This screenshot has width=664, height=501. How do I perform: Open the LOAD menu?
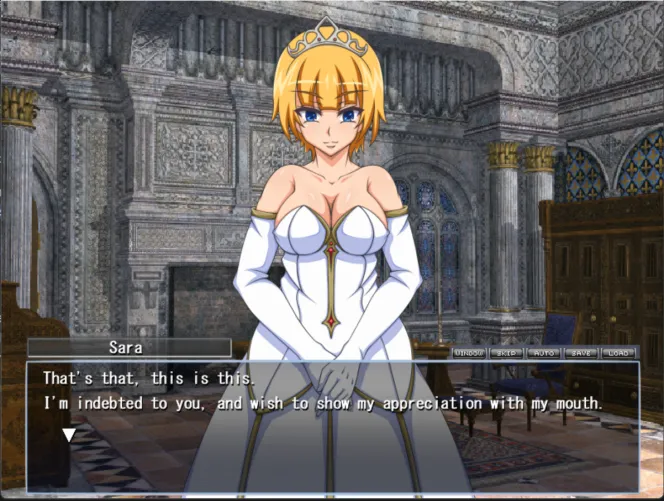tap(618, 352)
